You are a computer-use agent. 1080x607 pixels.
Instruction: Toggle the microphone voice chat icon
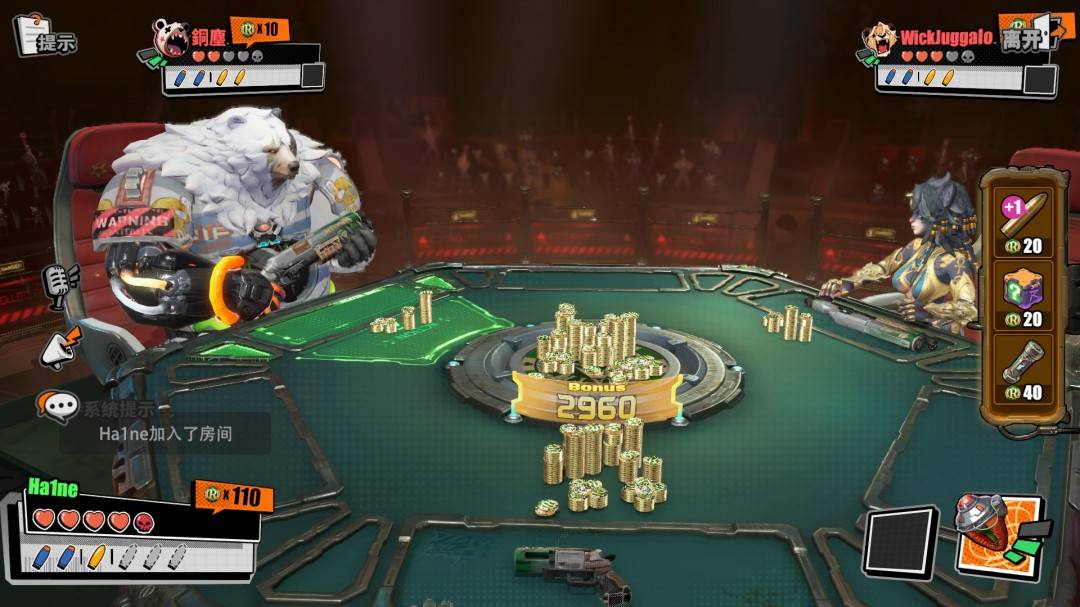coord(58,284)
